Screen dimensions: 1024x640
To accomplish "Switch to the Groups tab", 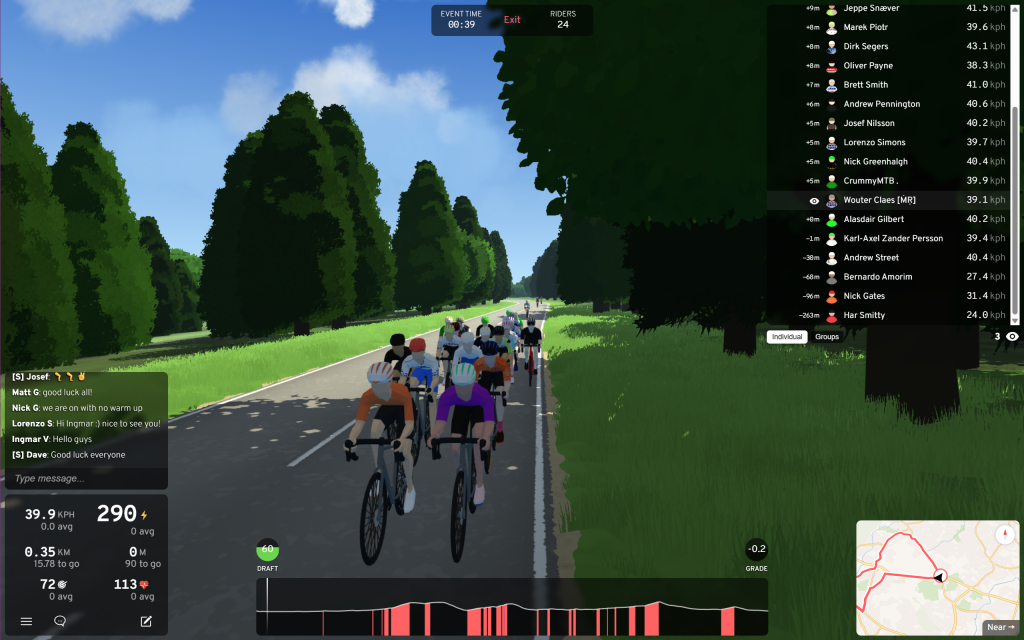I will pyautogui.click(x=827, y=337).
